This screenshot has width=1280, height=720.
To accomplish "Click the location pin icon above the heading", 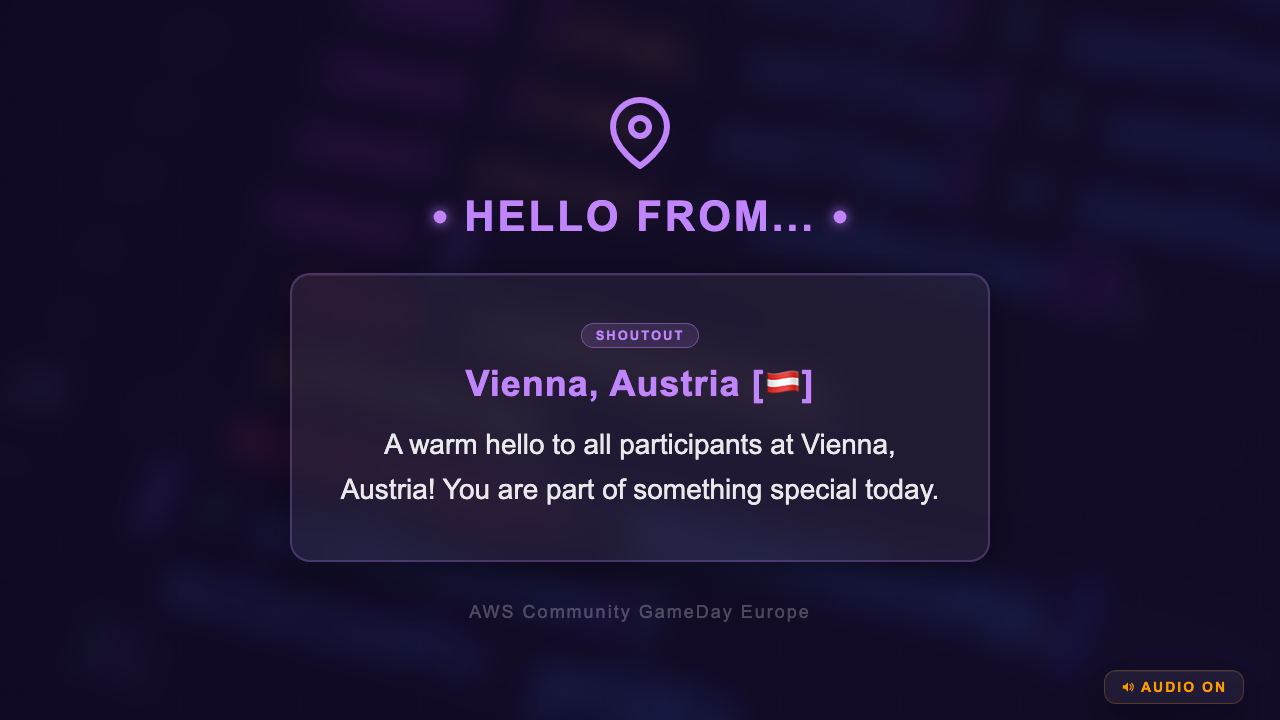I will click(640, 130).
